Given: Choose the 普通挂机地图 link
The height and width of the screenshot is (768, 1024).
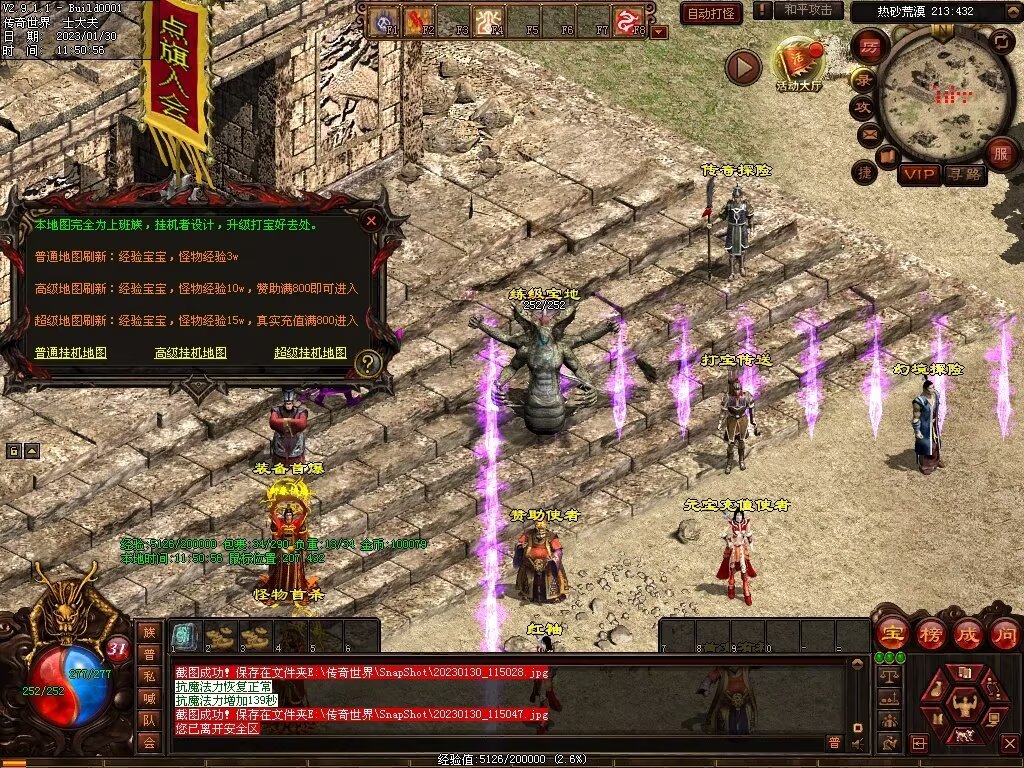Looking at the screenshot, I should (70, 353).
